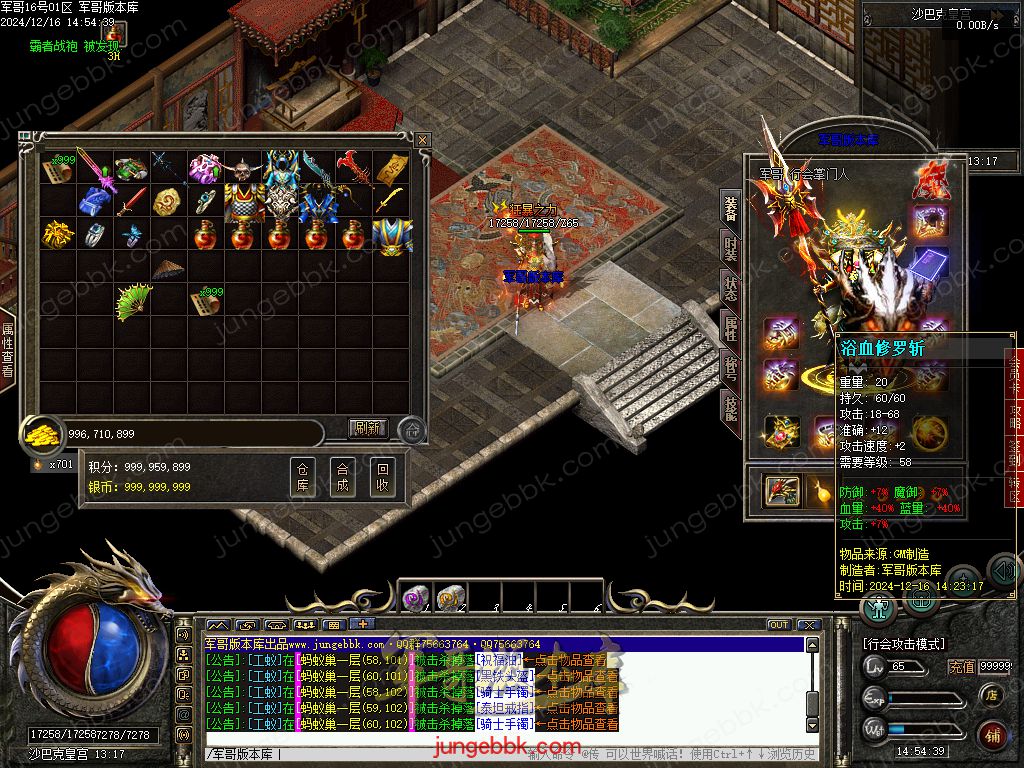1024x768 pixels.
Task: Open the 状态 status tab
Action: (x=731, y=289)
